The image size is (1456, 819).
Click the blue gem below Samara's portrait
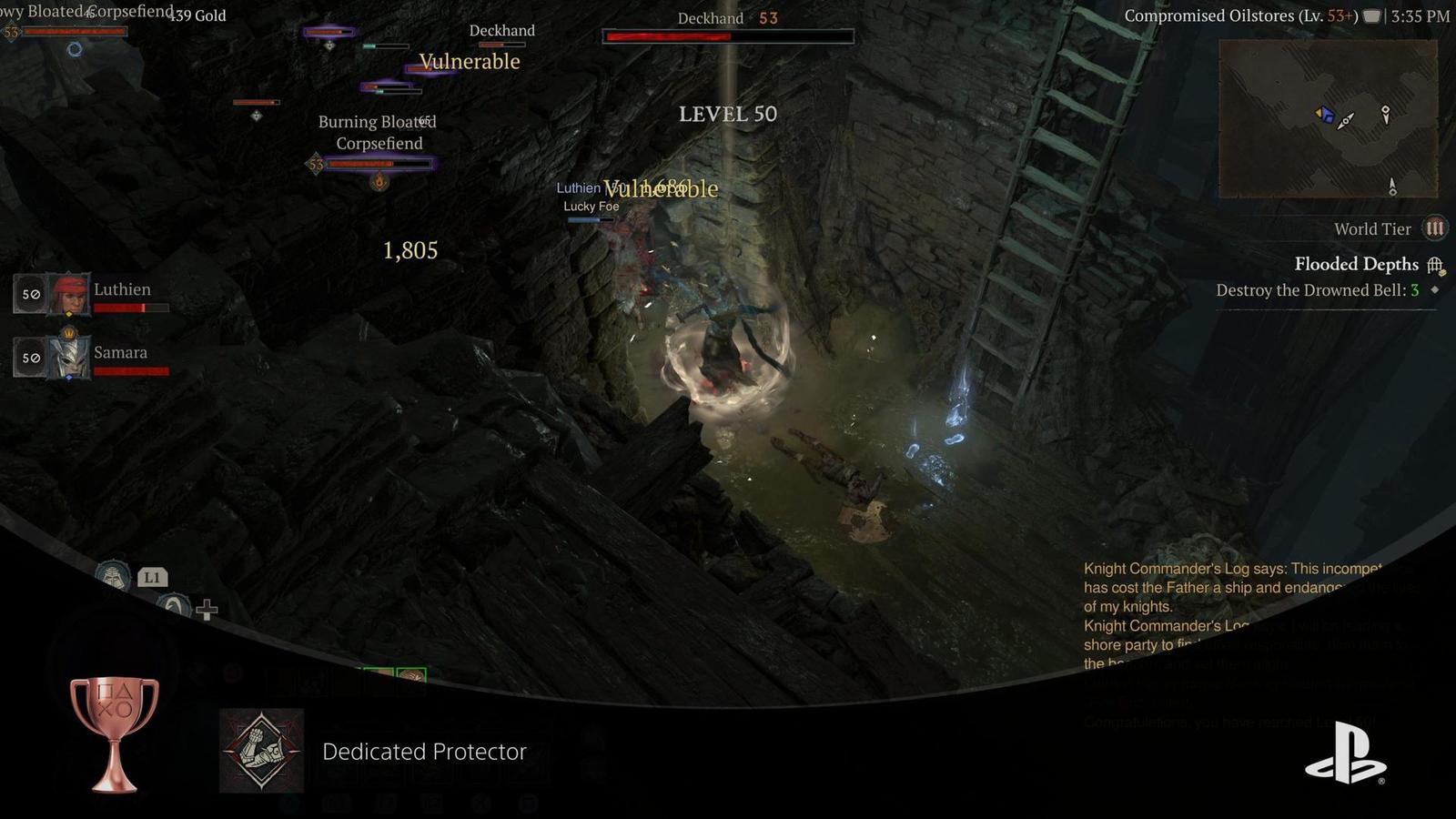(69, 377)
